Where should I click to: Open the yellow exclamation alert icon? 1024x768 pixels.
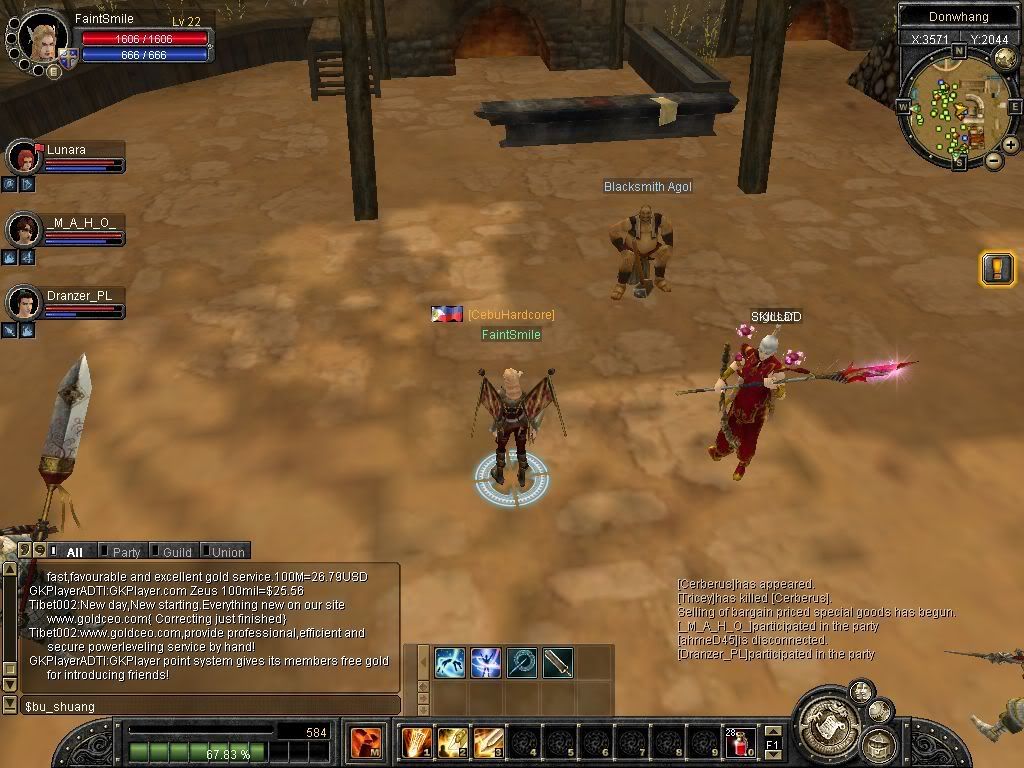(997, 268)
